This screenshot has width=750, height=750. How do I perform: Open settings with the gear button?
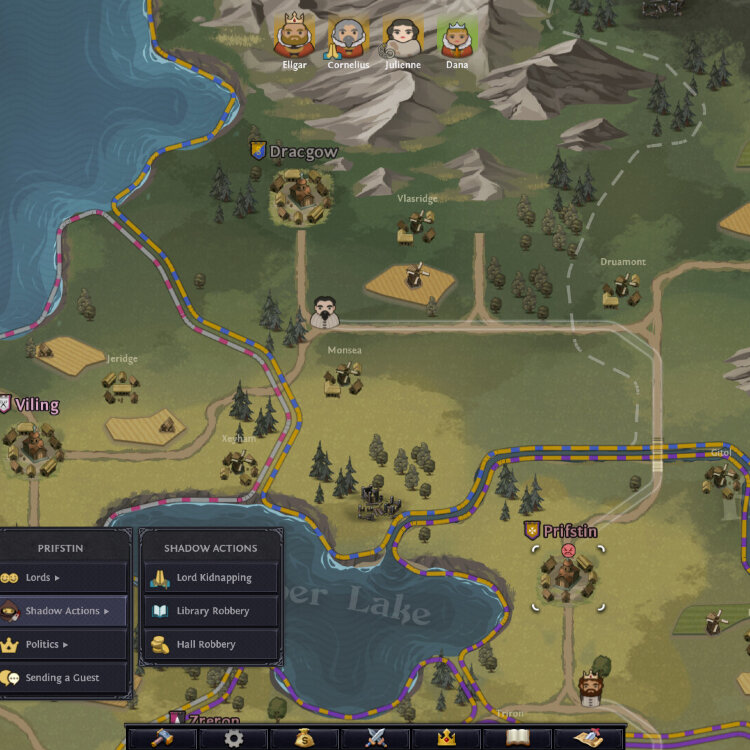click(233, 739)
